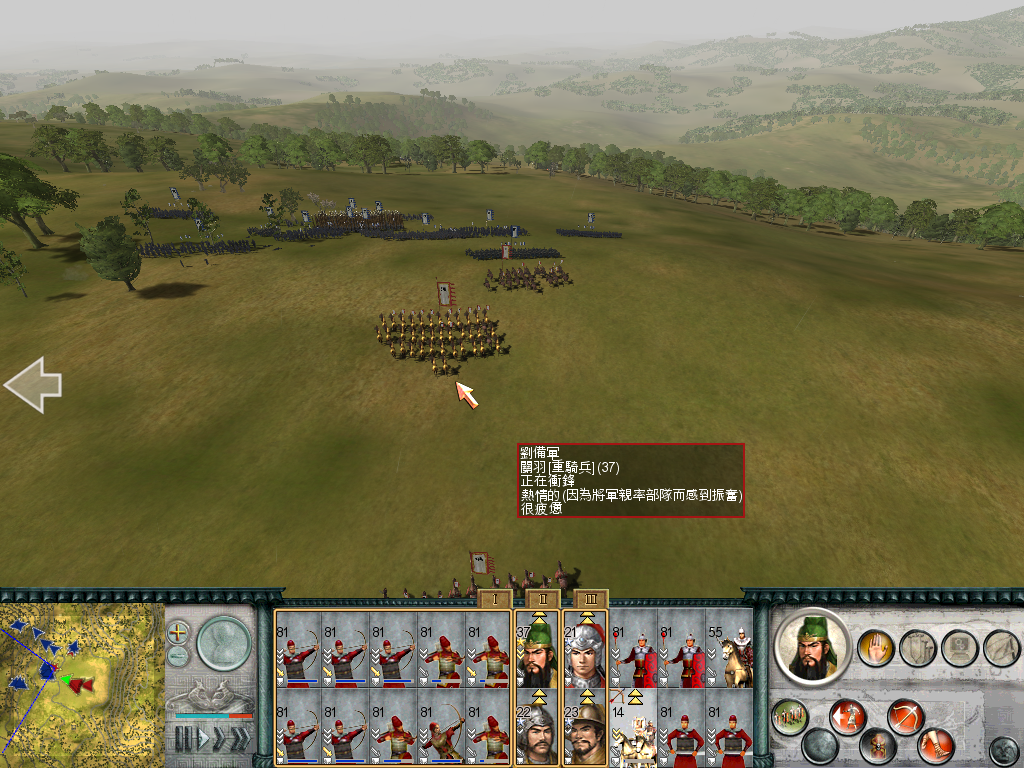Order withdraw with the white arrow button

click(848, 716)
